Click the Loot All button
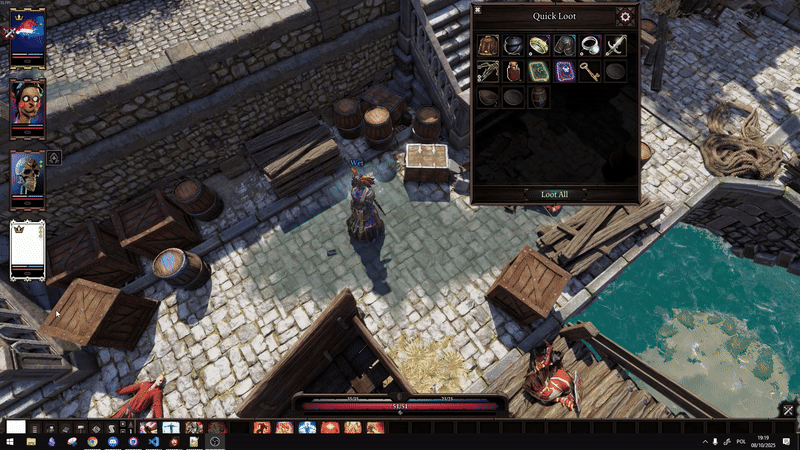Image resolution: width=800 pixels, height=450 pixels. (x=554, y=194)
